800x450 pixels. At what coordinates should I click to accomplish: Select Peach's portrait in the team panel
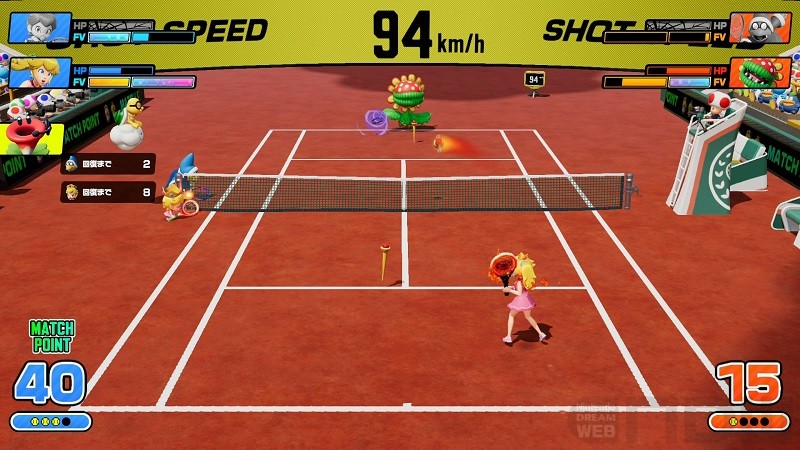[40, 74]
